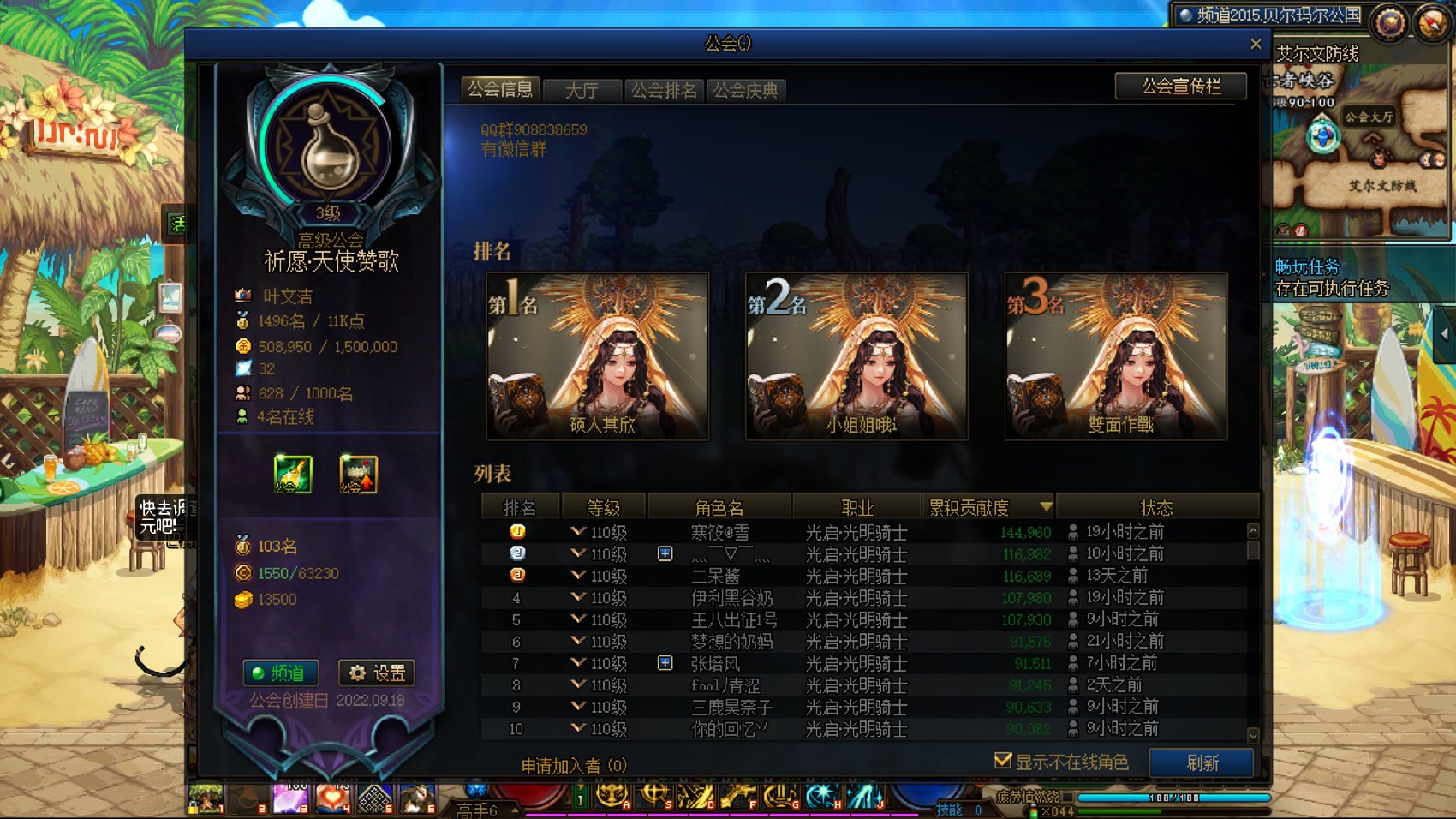Click the crown icon beside 叶文洁
This screenshot has width=1456, height=819.
pyautogui.click(x=242, y=296)
